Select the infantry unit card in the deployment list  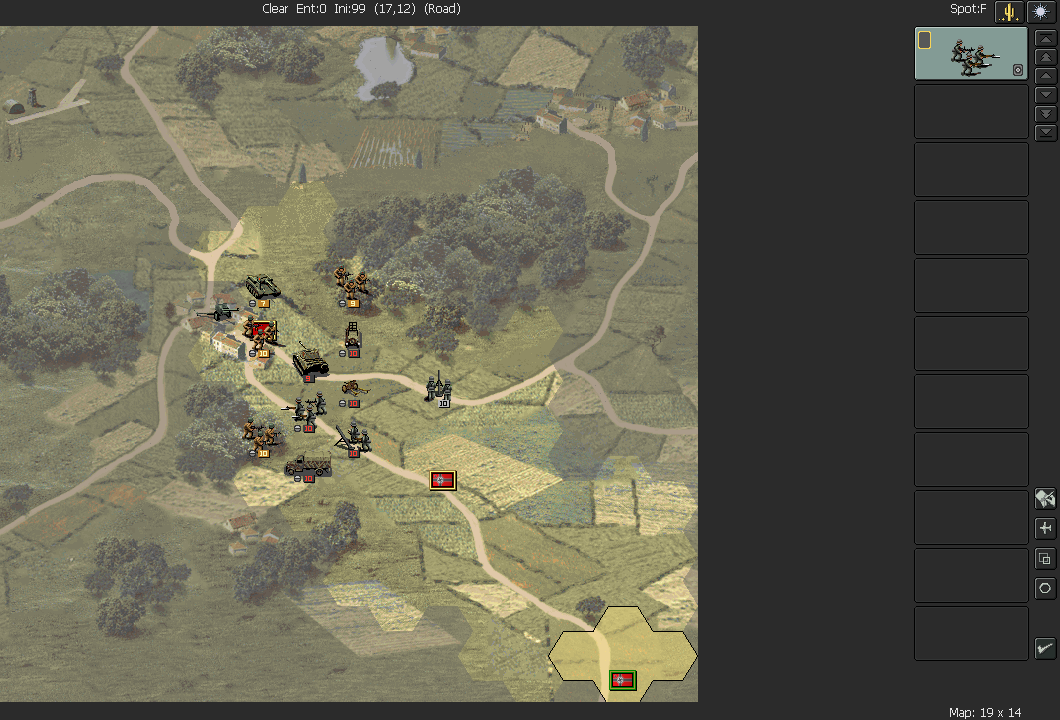[971, 53]
